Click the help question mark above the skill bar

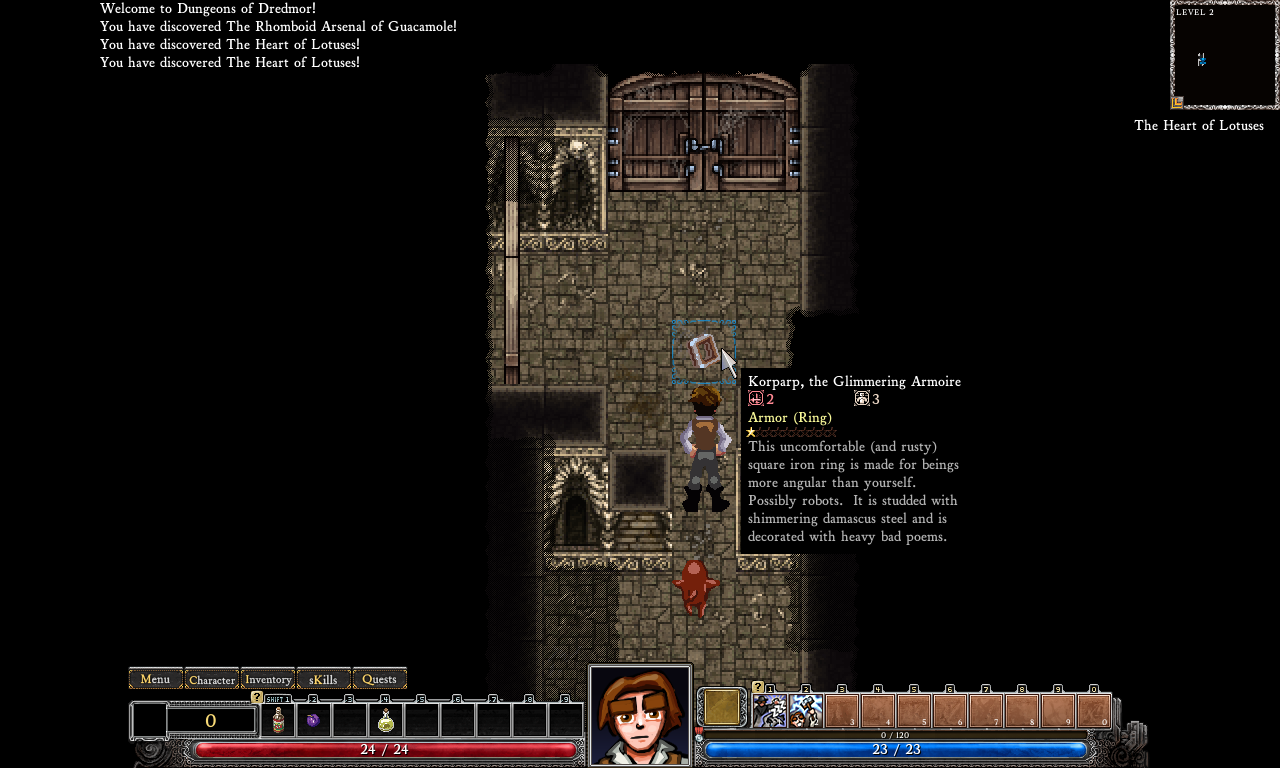[x=757, y=687]
